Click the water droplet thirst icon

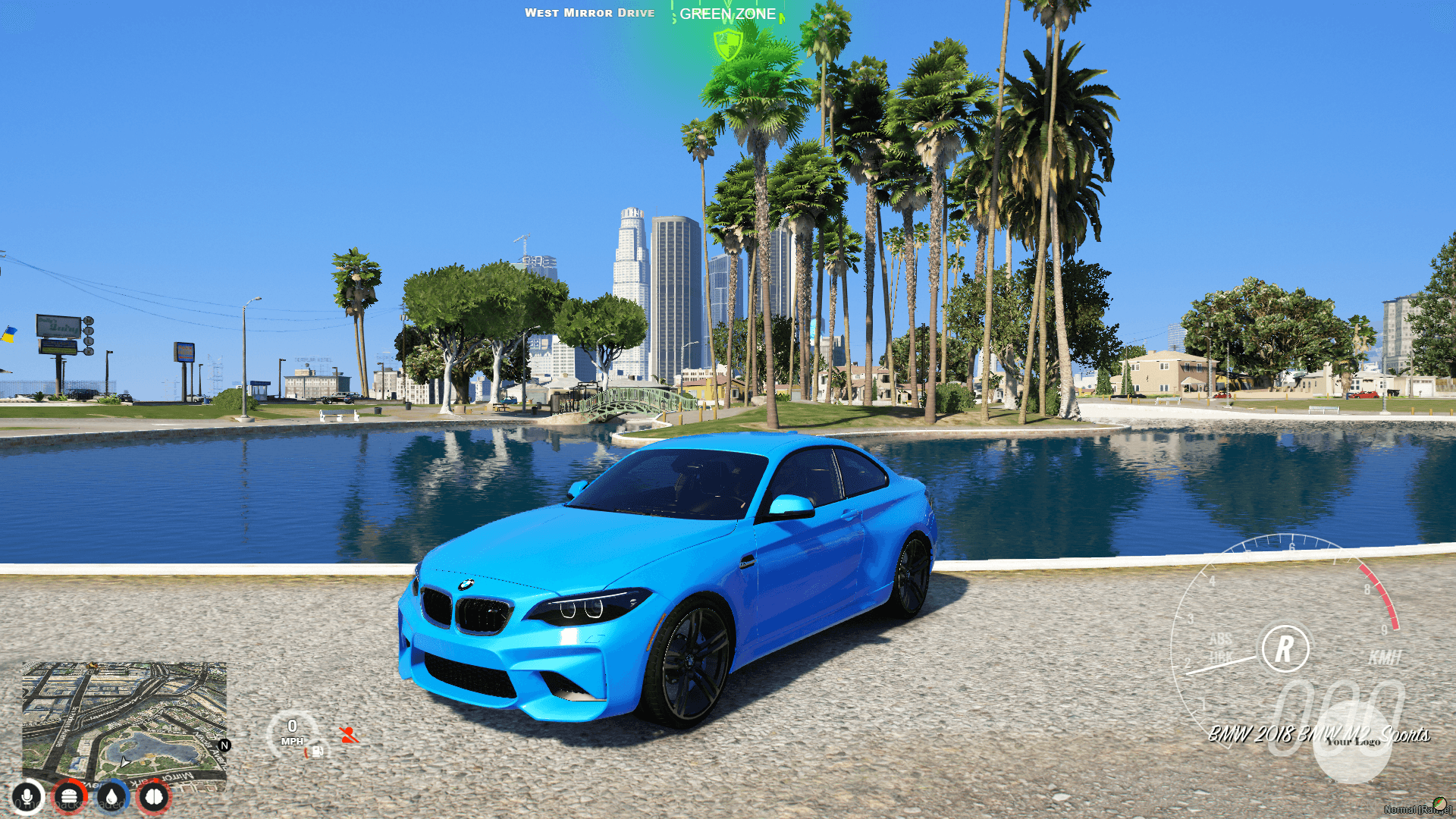click(112, 798)
